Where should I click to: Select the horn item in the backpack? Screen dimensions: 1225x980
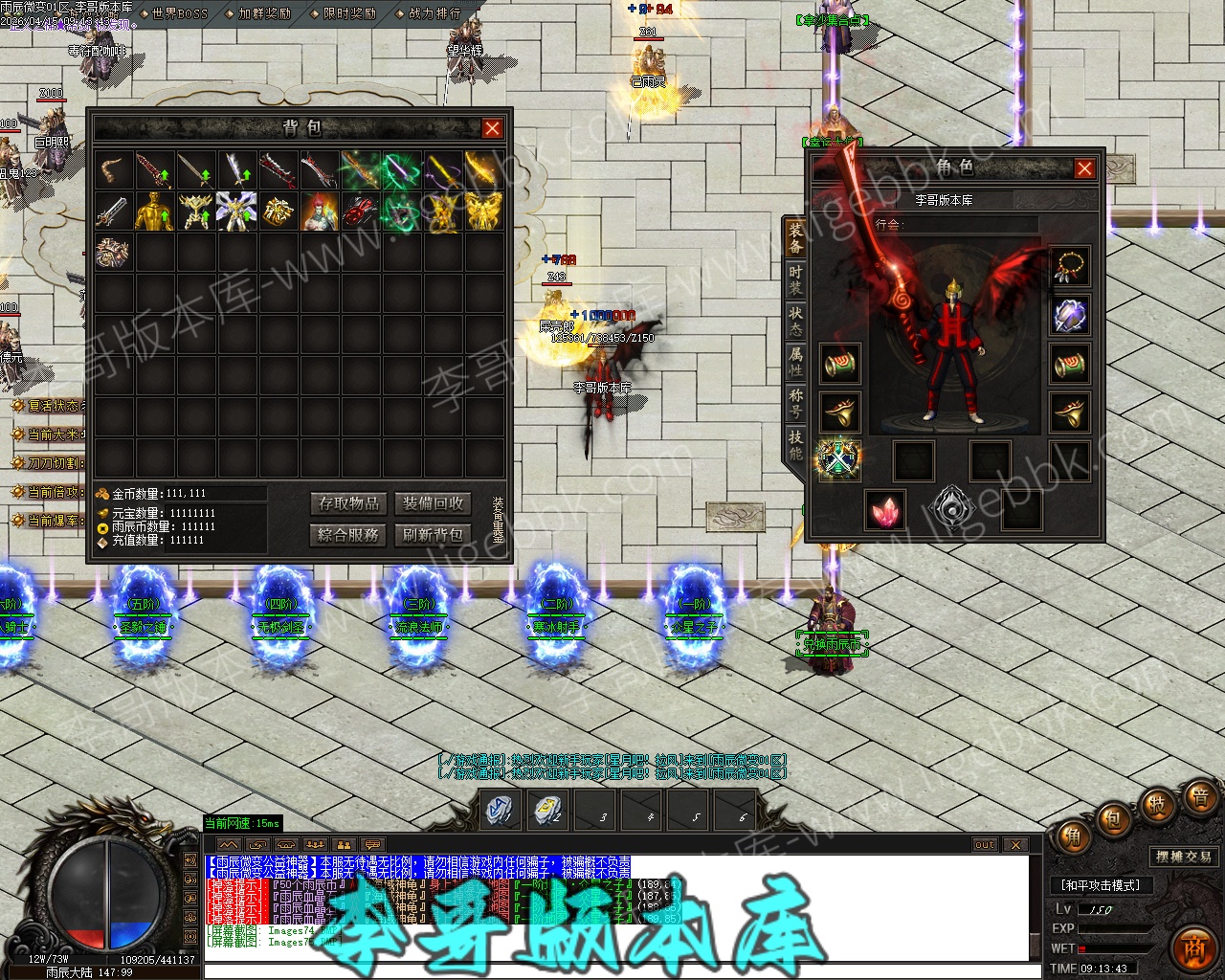pyautogui.click(x=114, y=170)
